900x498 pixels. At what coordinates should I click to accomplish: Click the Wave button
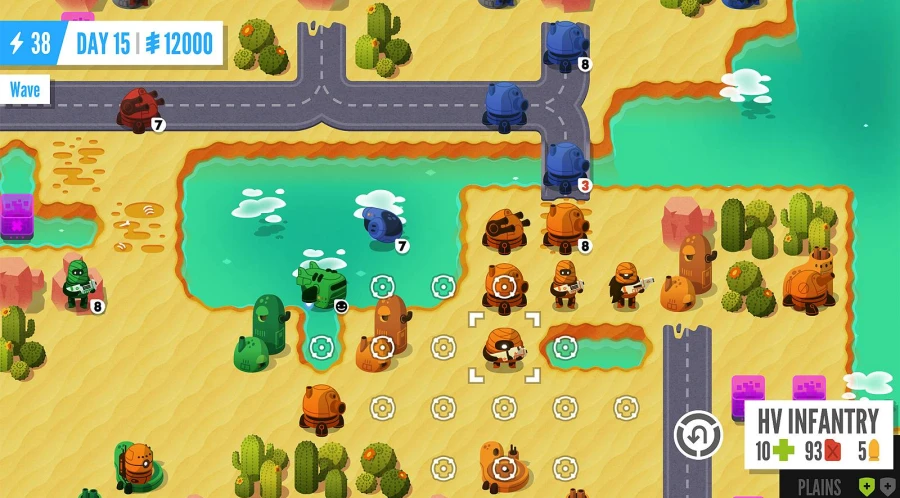click(x=25, y=90)
